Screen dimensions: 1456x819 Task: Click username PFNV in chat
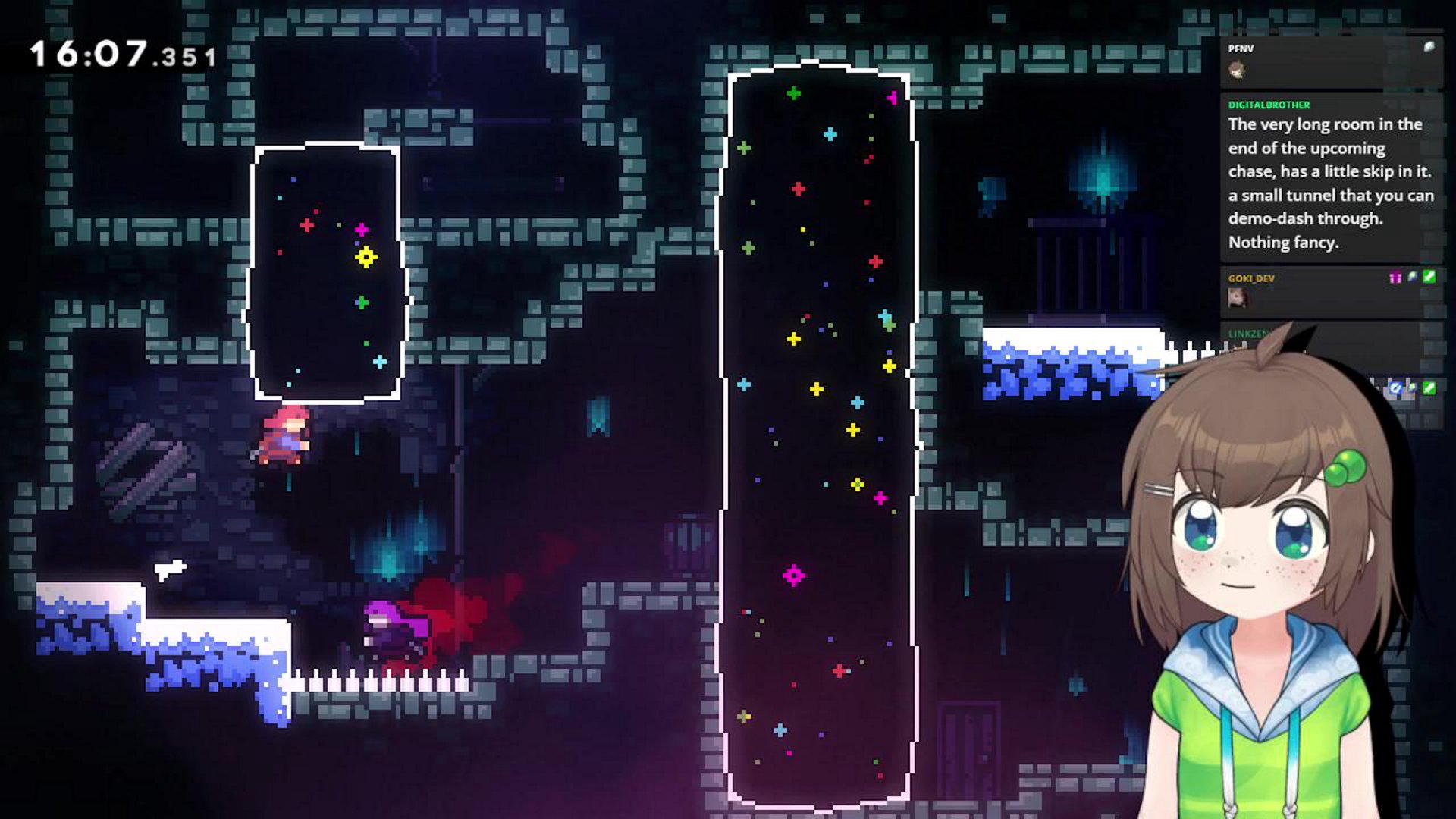pyautogui.click(x=1241, y=49)
